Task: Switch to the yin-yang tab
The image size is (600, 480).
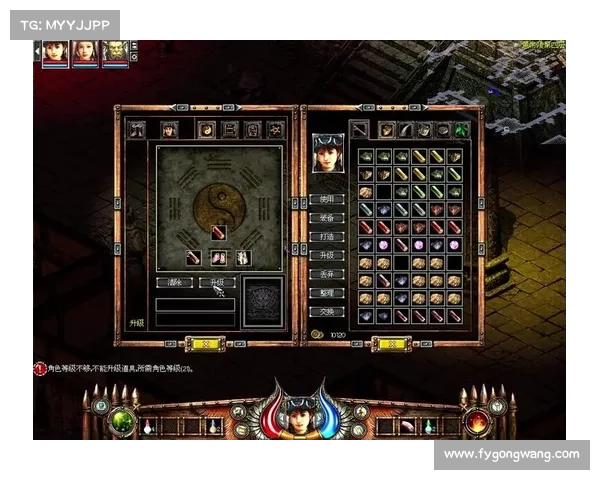Action: coord(207,129)
